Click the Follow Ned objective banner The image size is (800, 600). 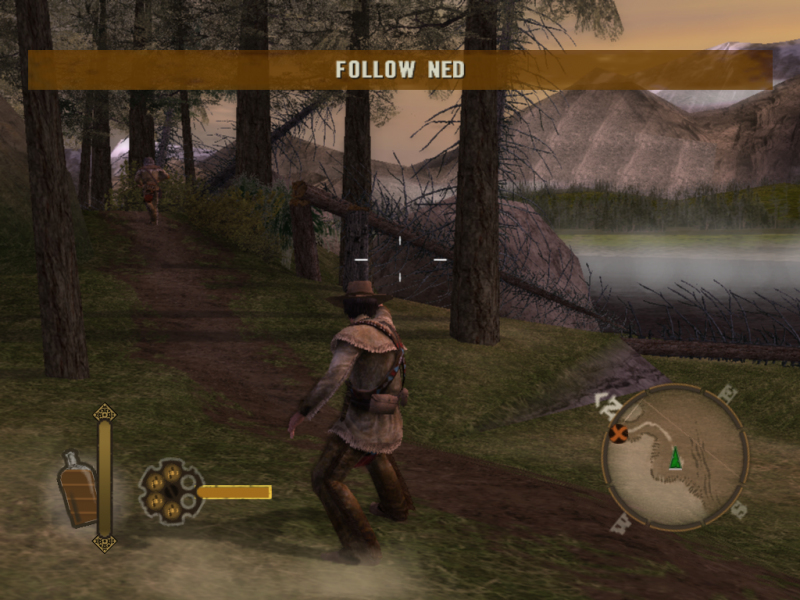pyautogui.click(x=400, y=70)
